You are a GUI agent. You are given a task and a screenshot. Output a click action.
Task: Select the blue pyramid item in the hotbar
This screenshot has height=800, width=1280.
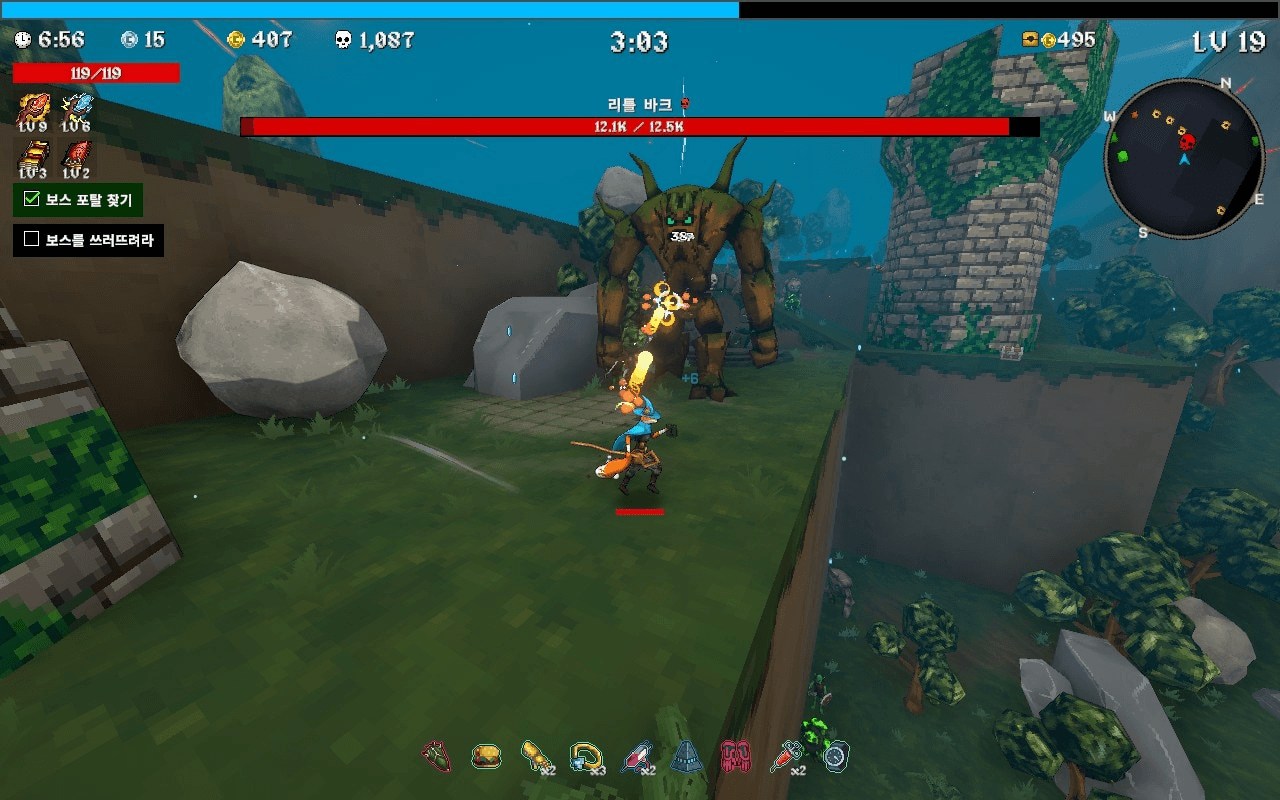coord(687,757)
